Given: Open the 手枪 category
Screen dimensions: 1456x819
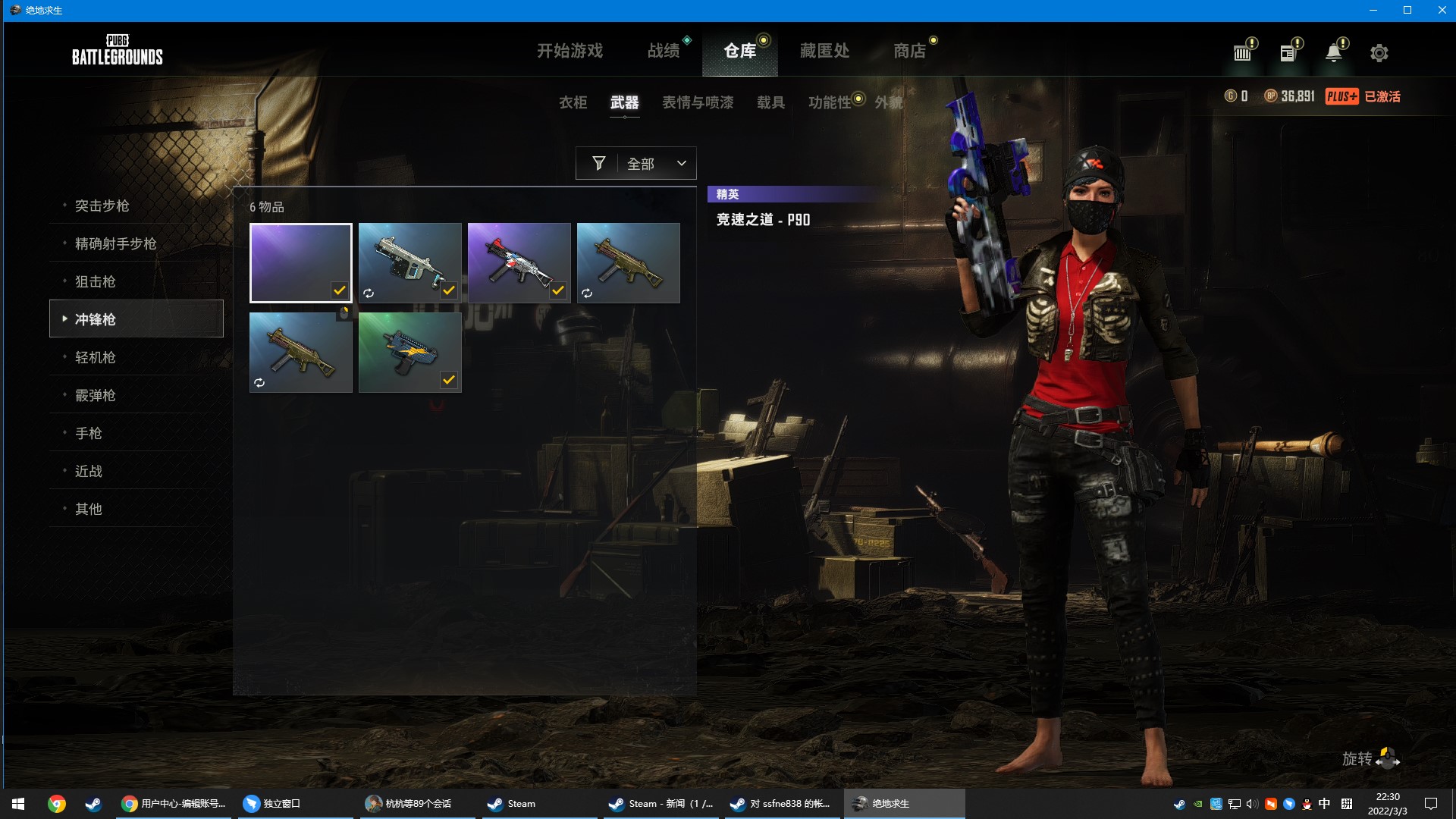Looking at the screenshot, I should pyautogui.click(x=89, y=433).
